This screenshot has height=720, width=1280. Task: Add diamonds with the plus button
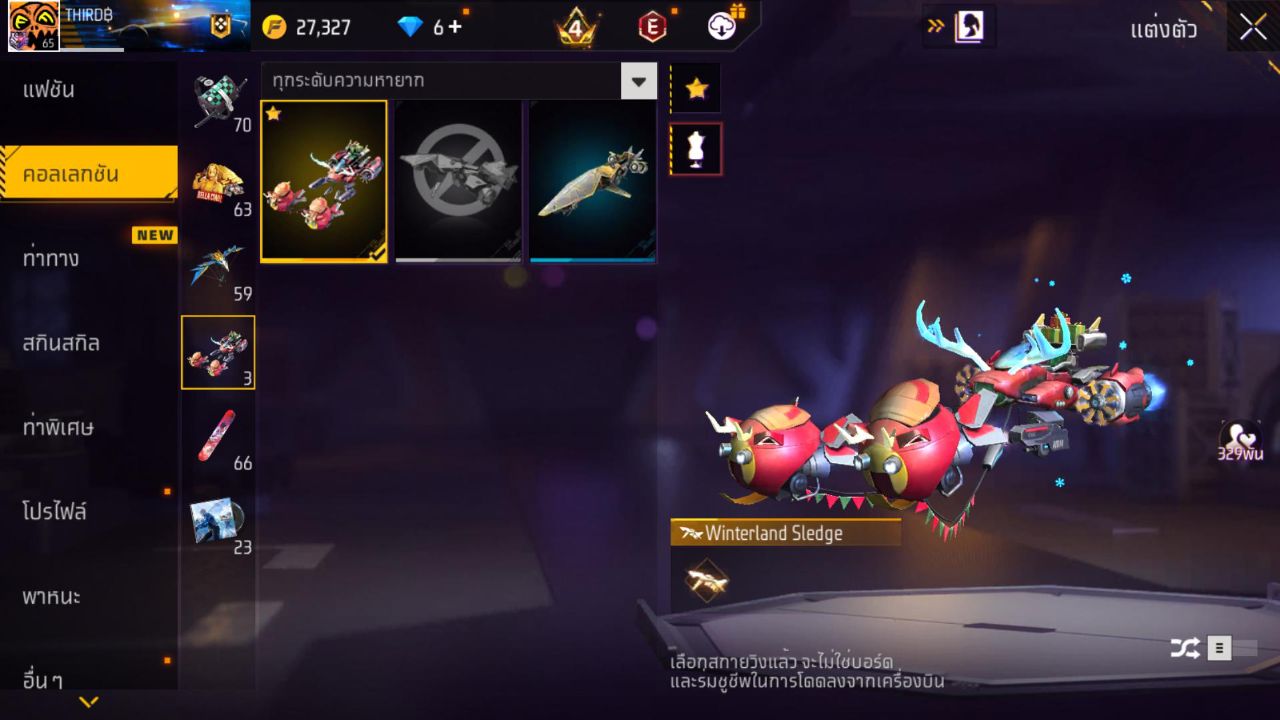455,27
